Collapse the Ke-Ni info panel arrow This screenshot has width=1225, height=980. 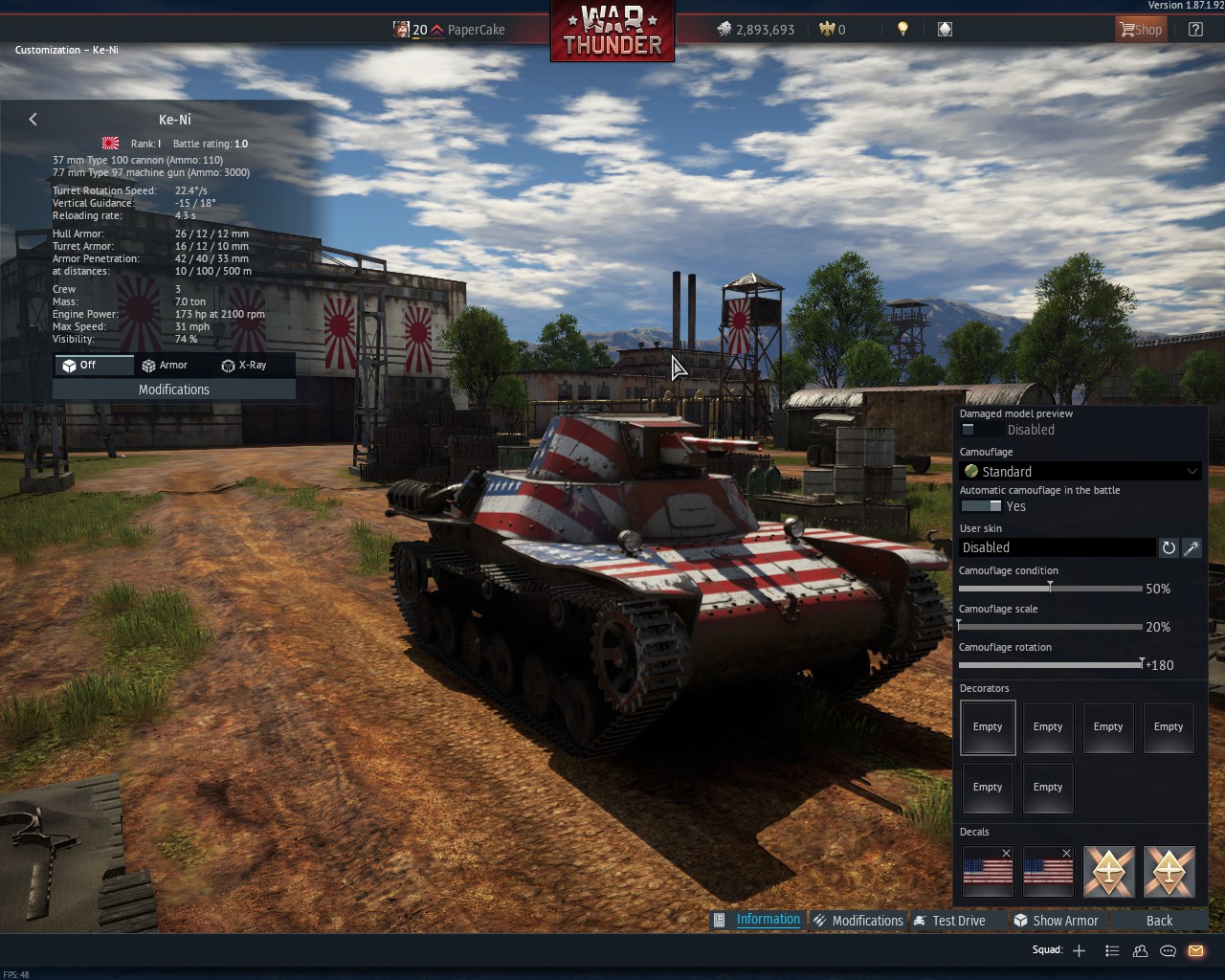pyautogui.click(x=33, y=119)
